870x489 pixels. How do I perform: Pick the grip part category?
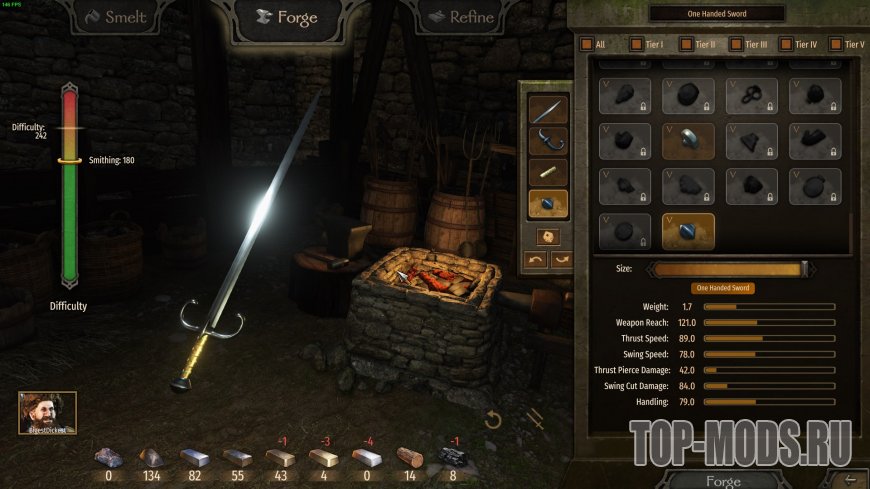547,172
